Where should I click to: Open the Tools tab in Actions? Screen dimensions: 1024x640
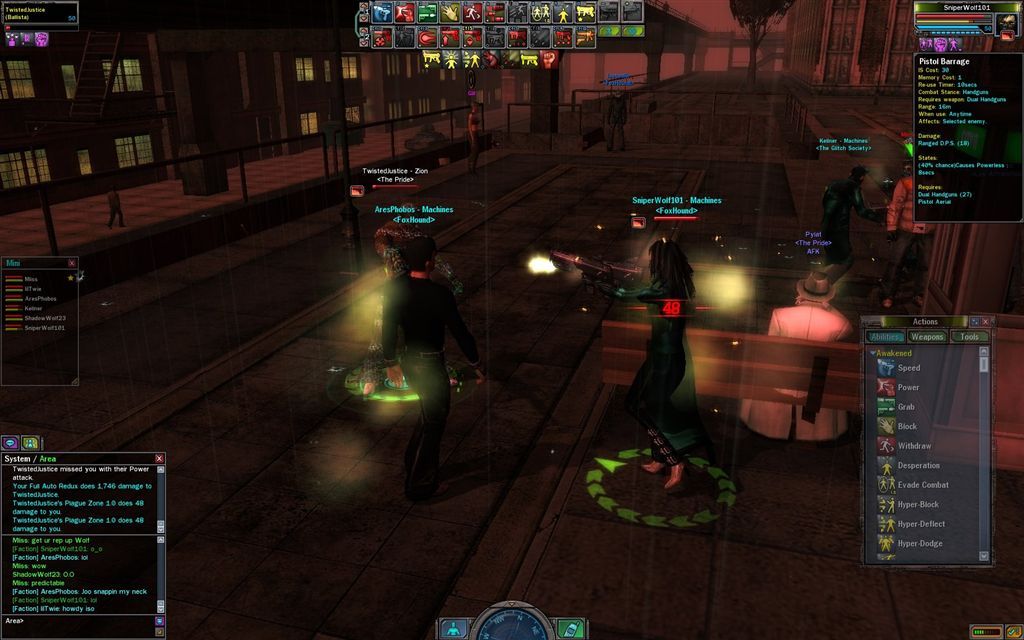pos(969,337)
